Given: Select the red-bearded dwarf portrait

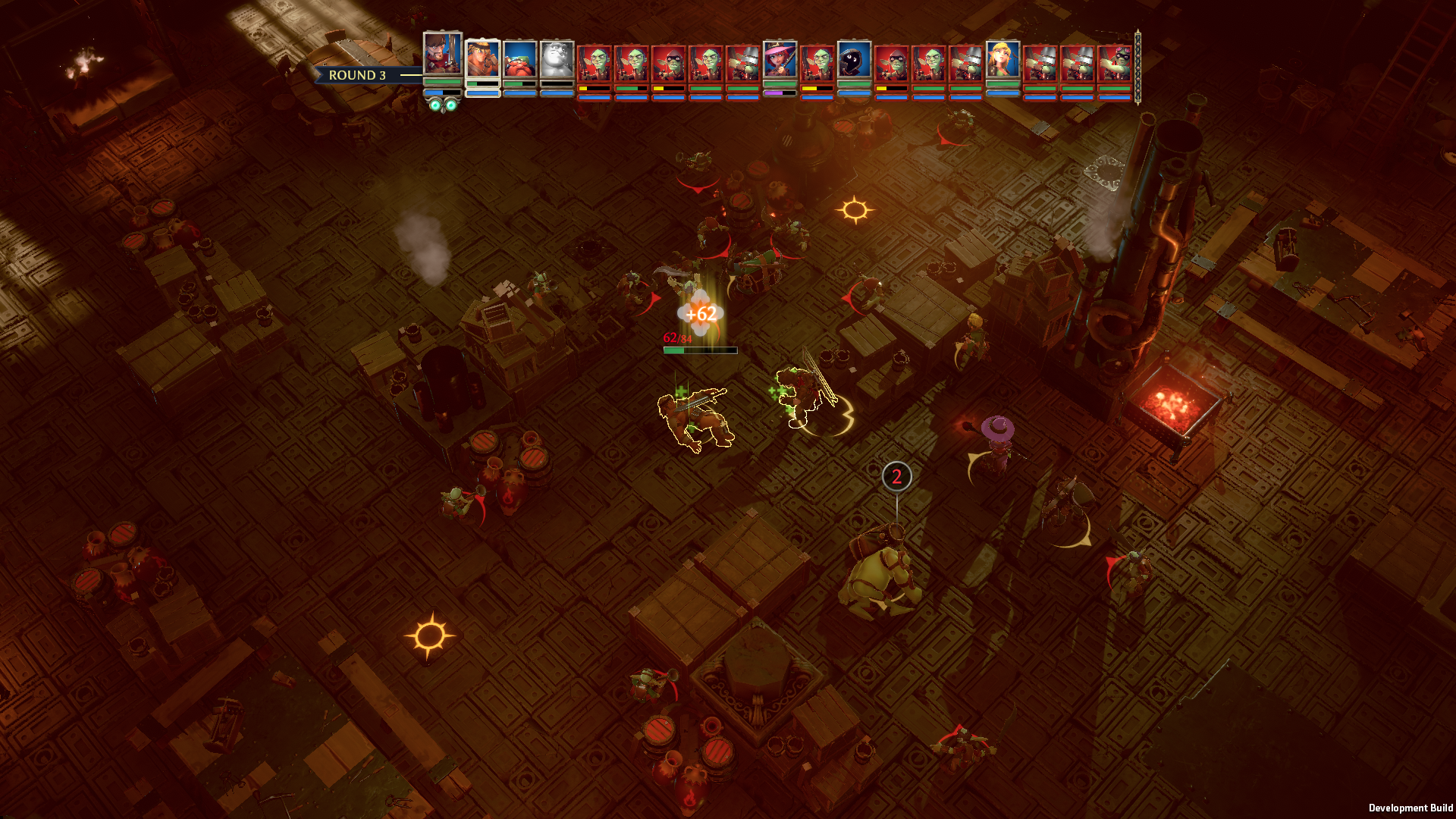Looking at the screenshot, I should (x=519, y=60).
